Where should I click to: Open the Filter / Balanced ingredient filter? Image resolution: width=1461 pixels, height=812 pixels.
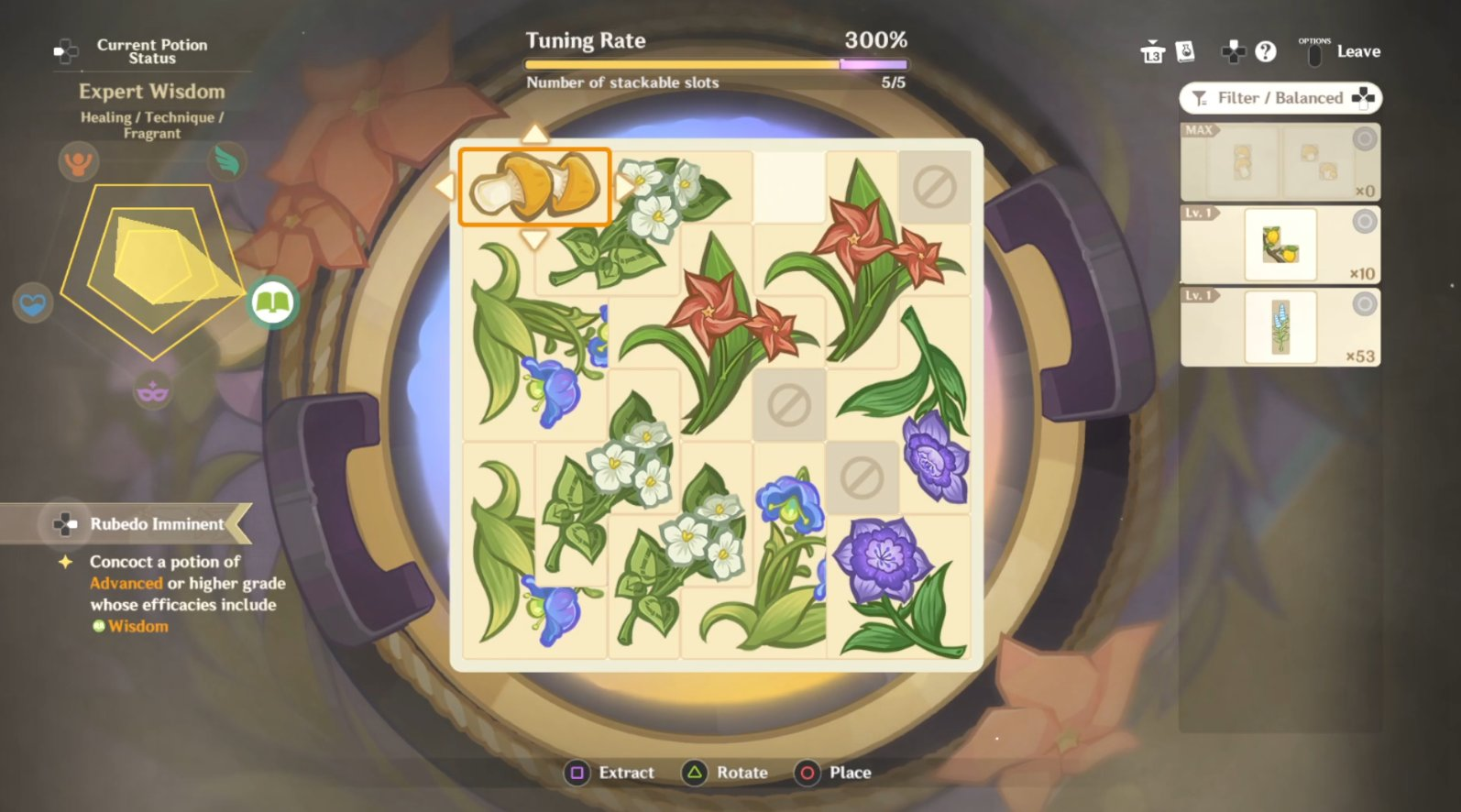tap(1280, 98)
